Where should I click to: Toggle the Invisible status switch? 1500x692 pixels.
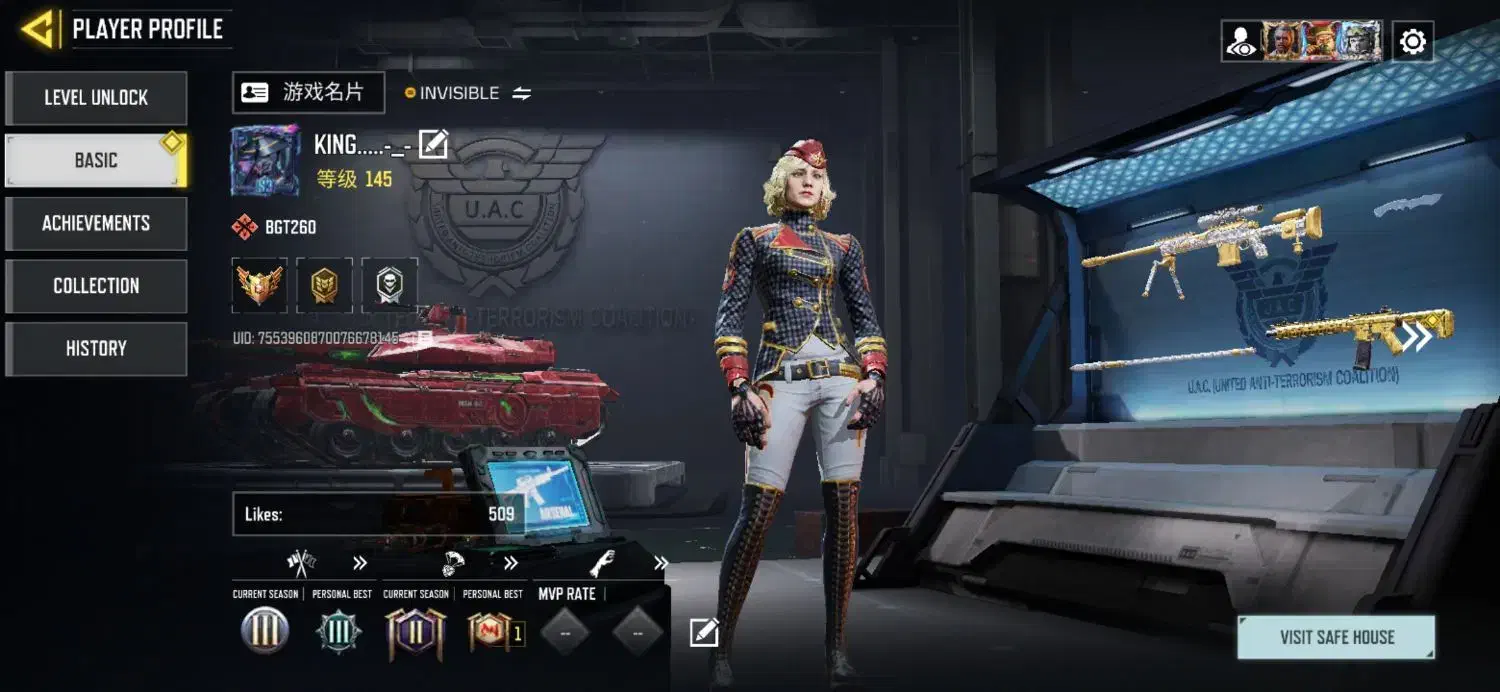coord(522,93)
